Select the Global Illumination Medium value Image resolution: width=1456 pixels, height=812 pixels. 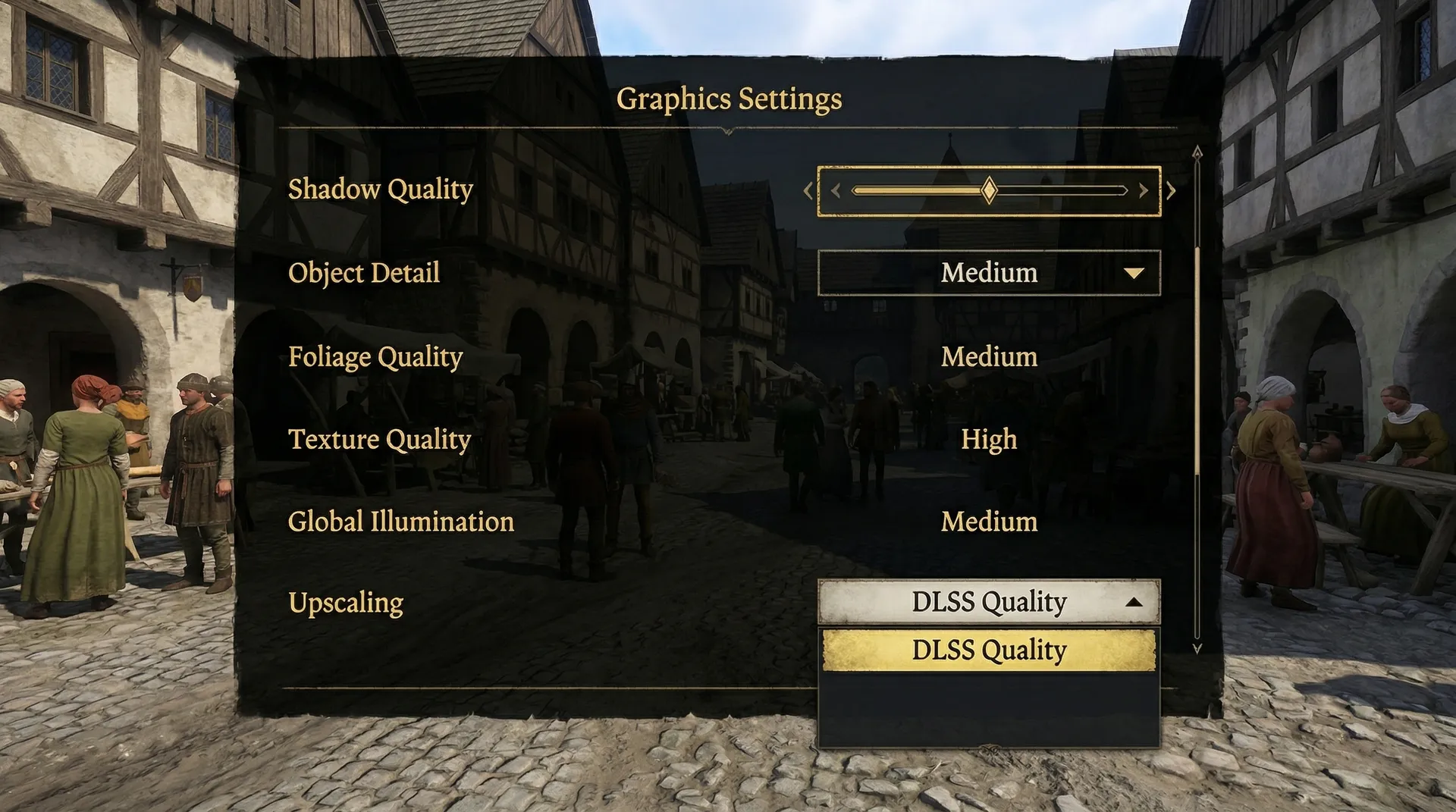point(989,522)
